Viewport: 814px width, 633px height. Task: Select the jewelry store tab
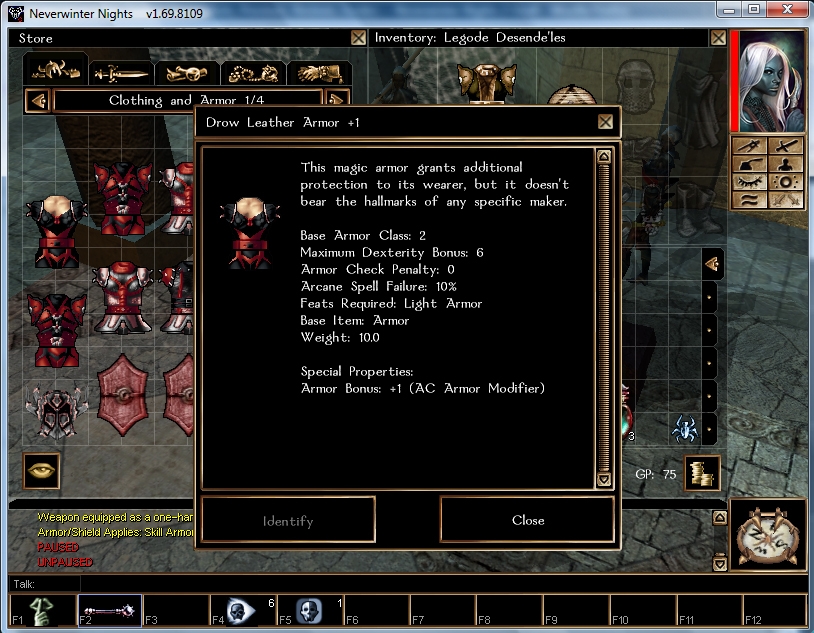pyautogui.click(x=252, y=73)
